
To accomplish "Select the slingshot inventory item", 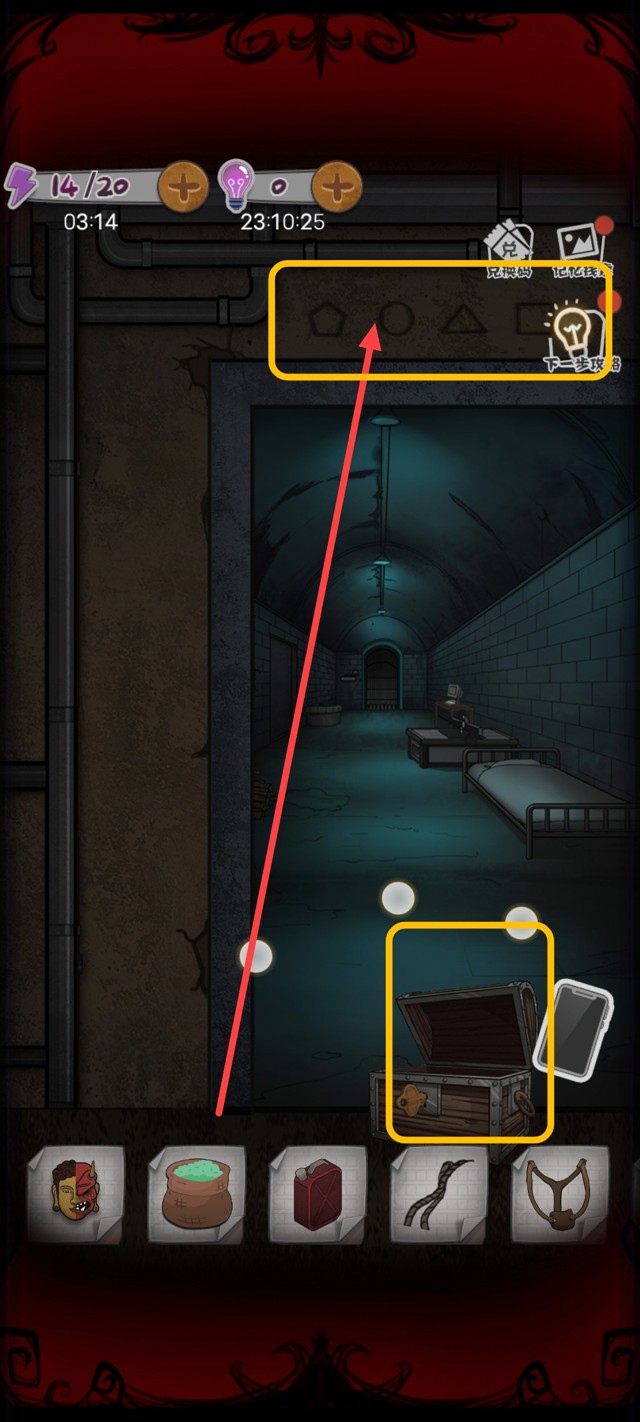I will pos(560,1194).
